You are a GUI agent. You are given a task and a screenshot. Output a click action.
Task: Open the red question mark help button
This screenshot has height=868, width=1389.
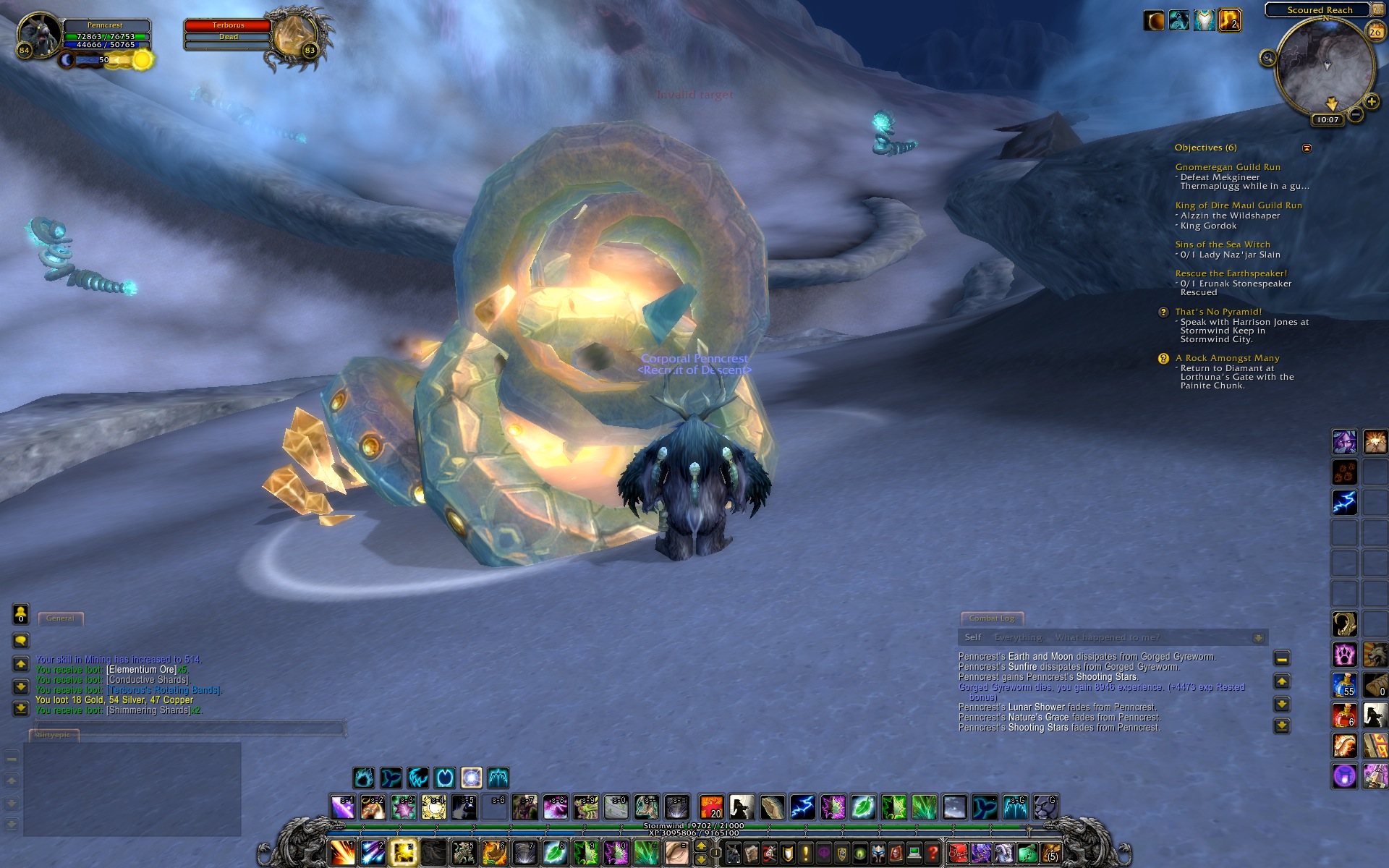tap(933, 854)
